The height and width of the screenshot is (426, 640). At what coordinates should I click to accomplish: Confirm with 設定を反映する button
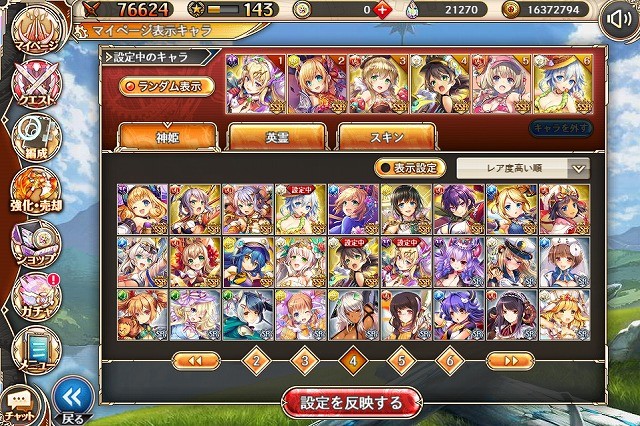(345, 402)
